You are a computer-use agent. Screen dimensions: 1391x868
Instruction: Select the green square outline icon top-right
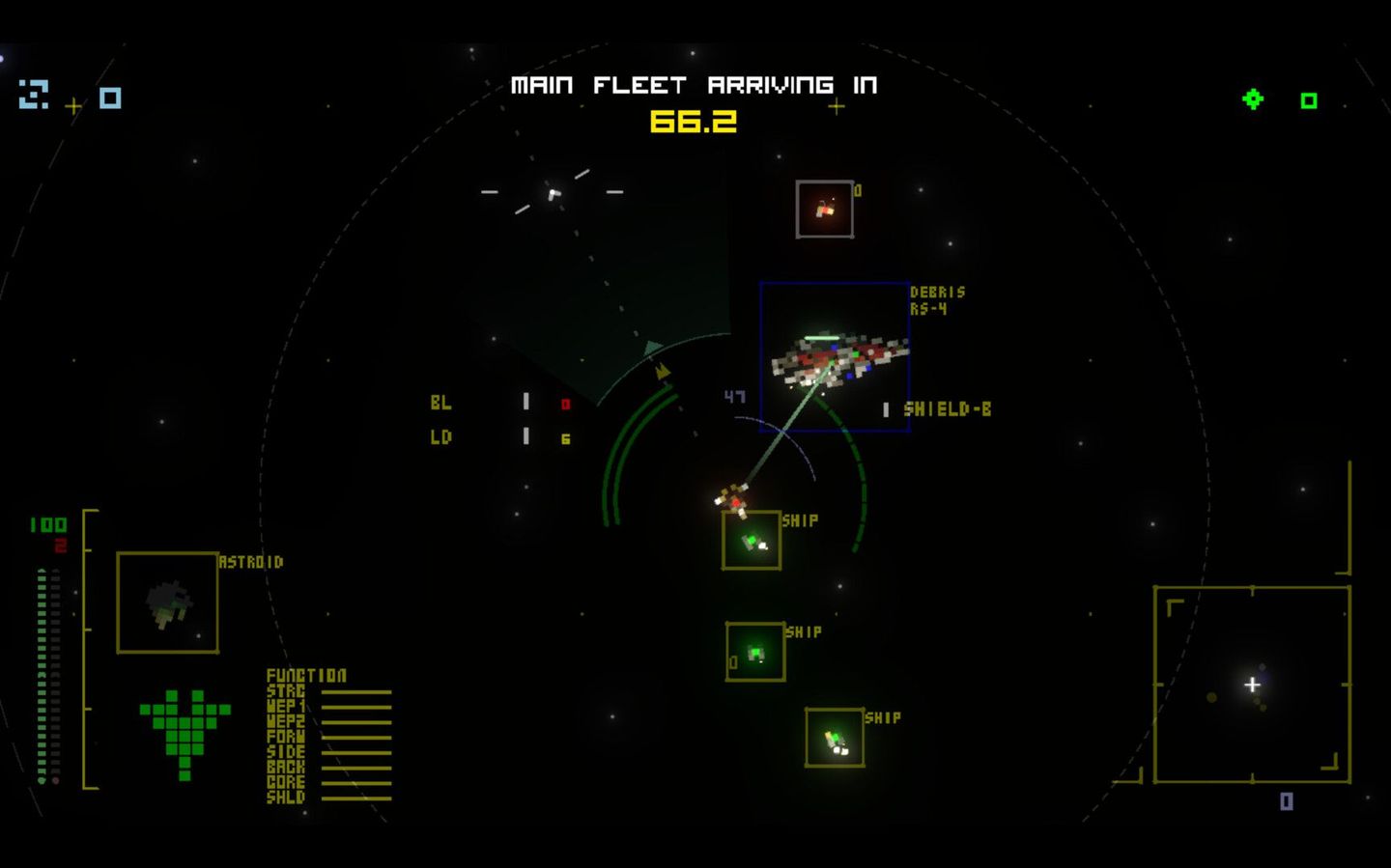[x=1310, y=100]
